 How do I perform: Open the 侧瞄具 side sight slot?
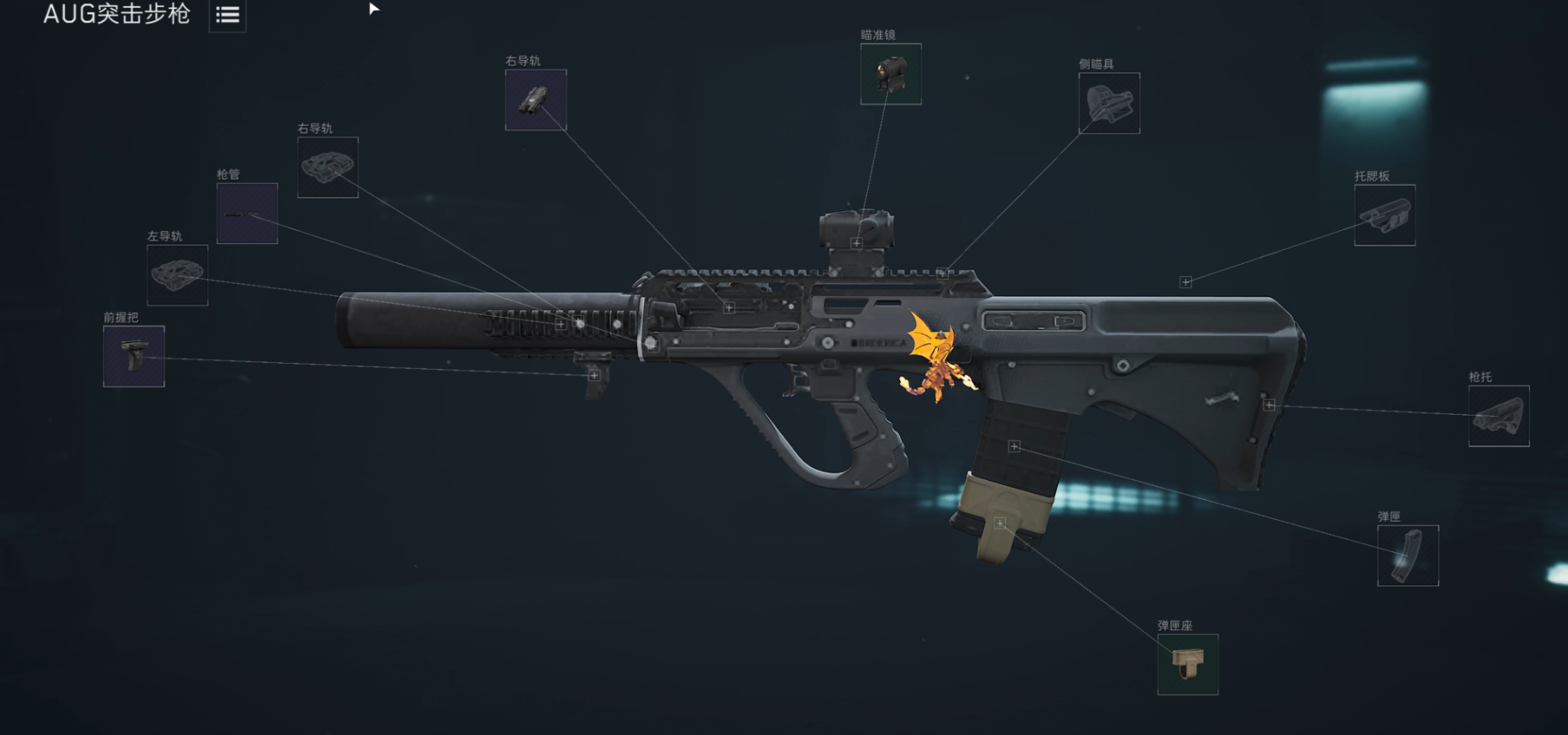pos(1109,104)
